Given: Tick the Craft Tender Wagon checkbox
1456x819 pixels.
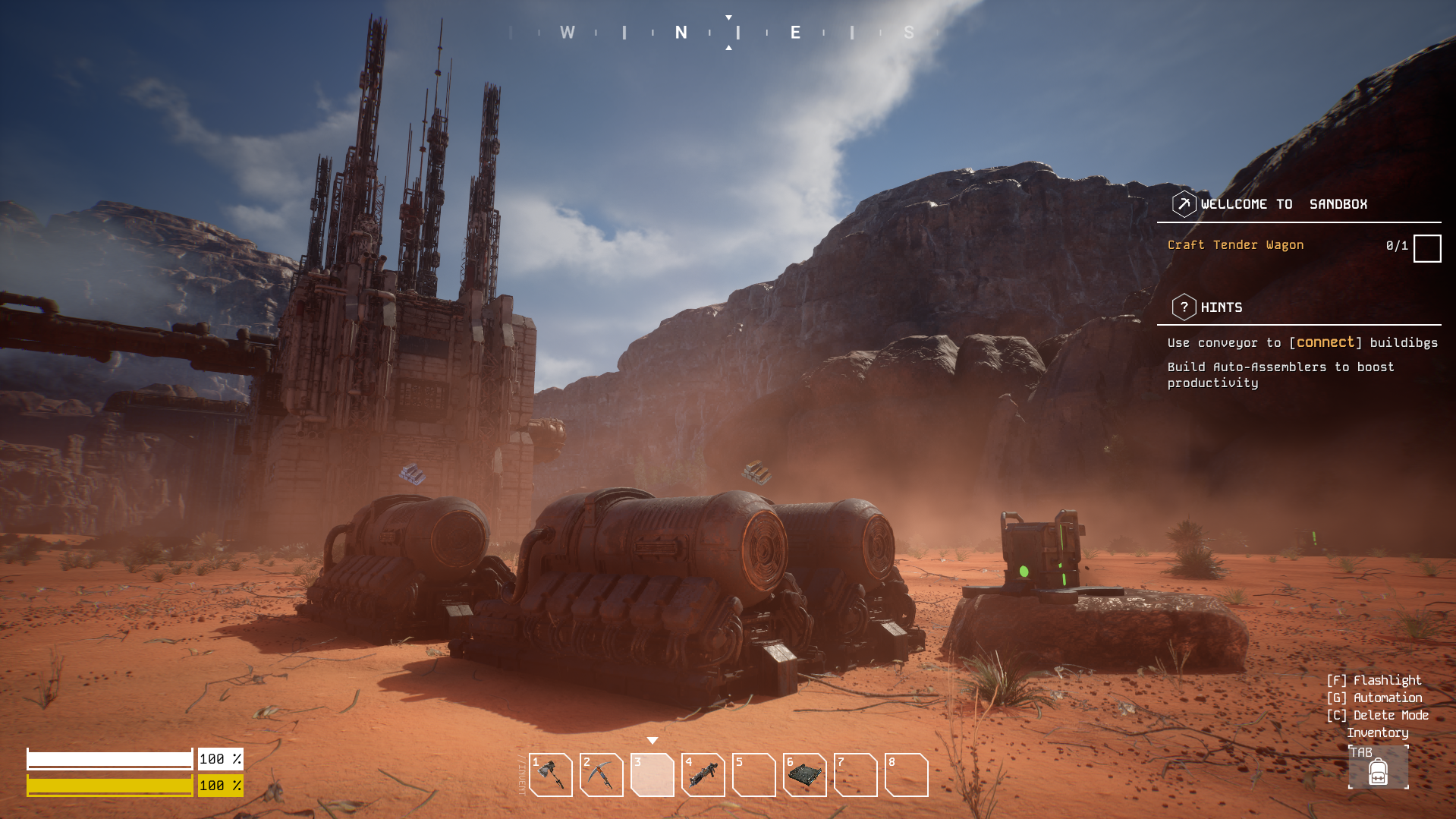Looking at the screenshot, I should tap(1427, 248).
